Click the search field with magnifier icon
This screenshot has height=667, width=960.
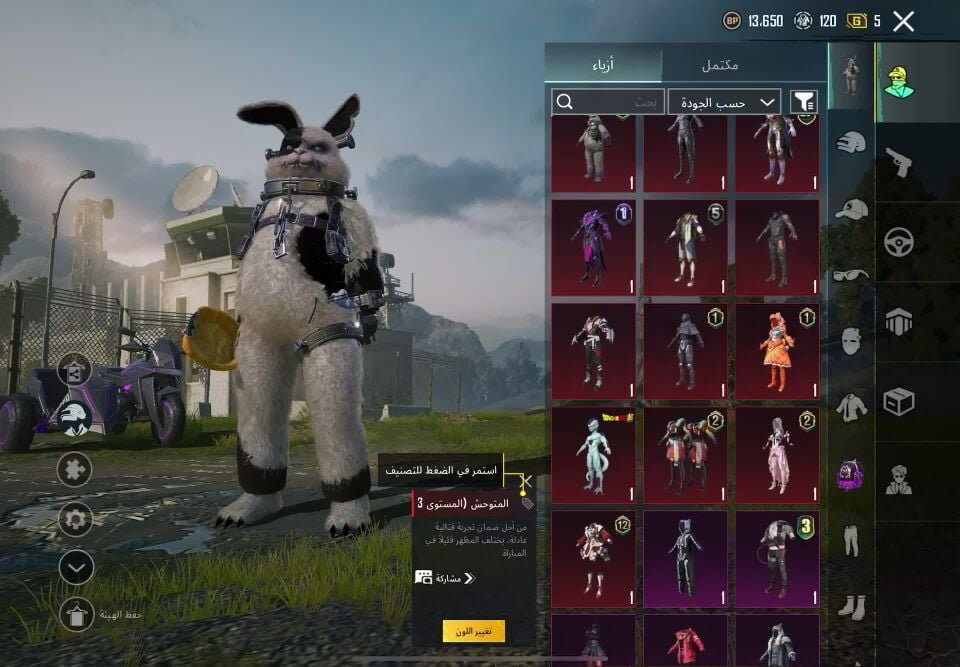tap(608, 102)
